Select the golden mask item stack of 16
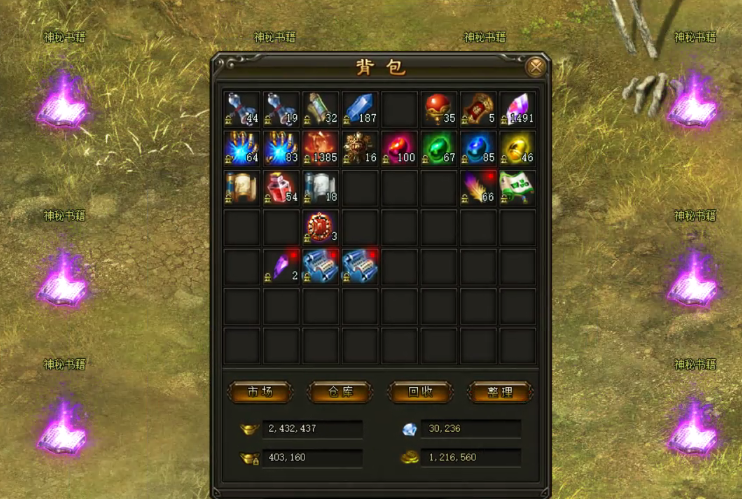Screen dimensions: 742x499 [359, 147]
